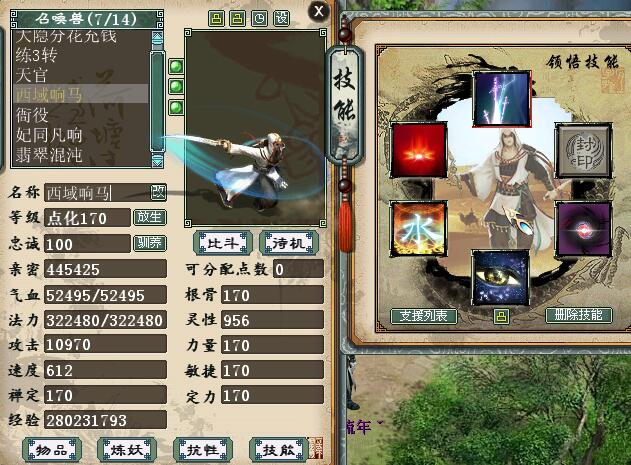Choose 衙役 from the summon list
Screen dimensions: 631x465
(34, 115)
